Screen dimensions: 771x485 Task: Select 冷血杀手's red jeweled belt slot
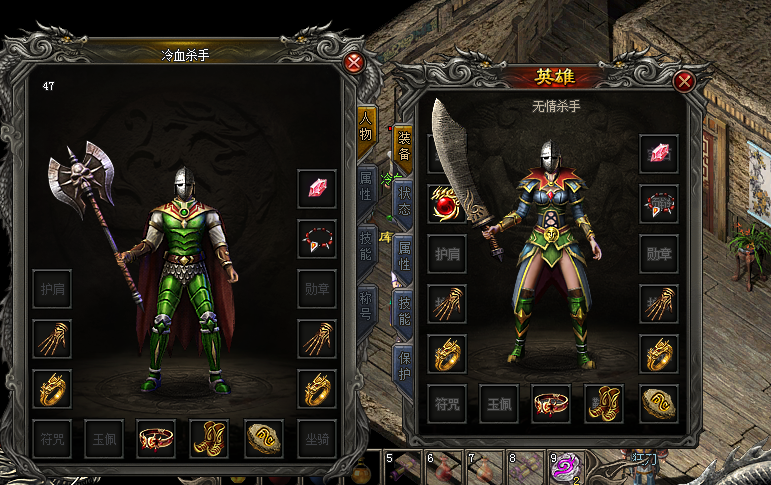point(156,438)
